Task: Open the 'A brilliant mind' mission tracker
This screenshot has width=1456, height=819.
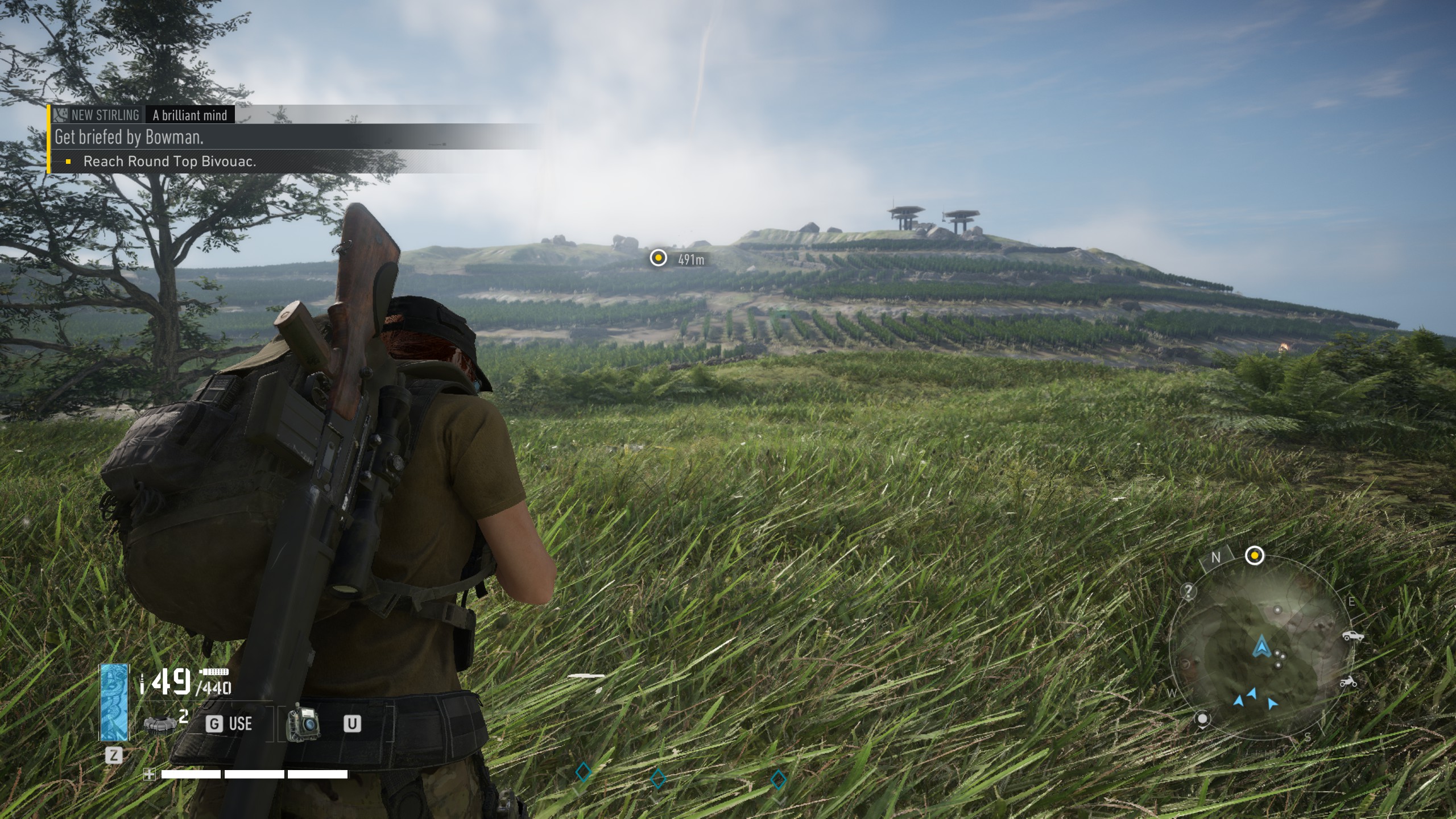Action: point(190,115)
